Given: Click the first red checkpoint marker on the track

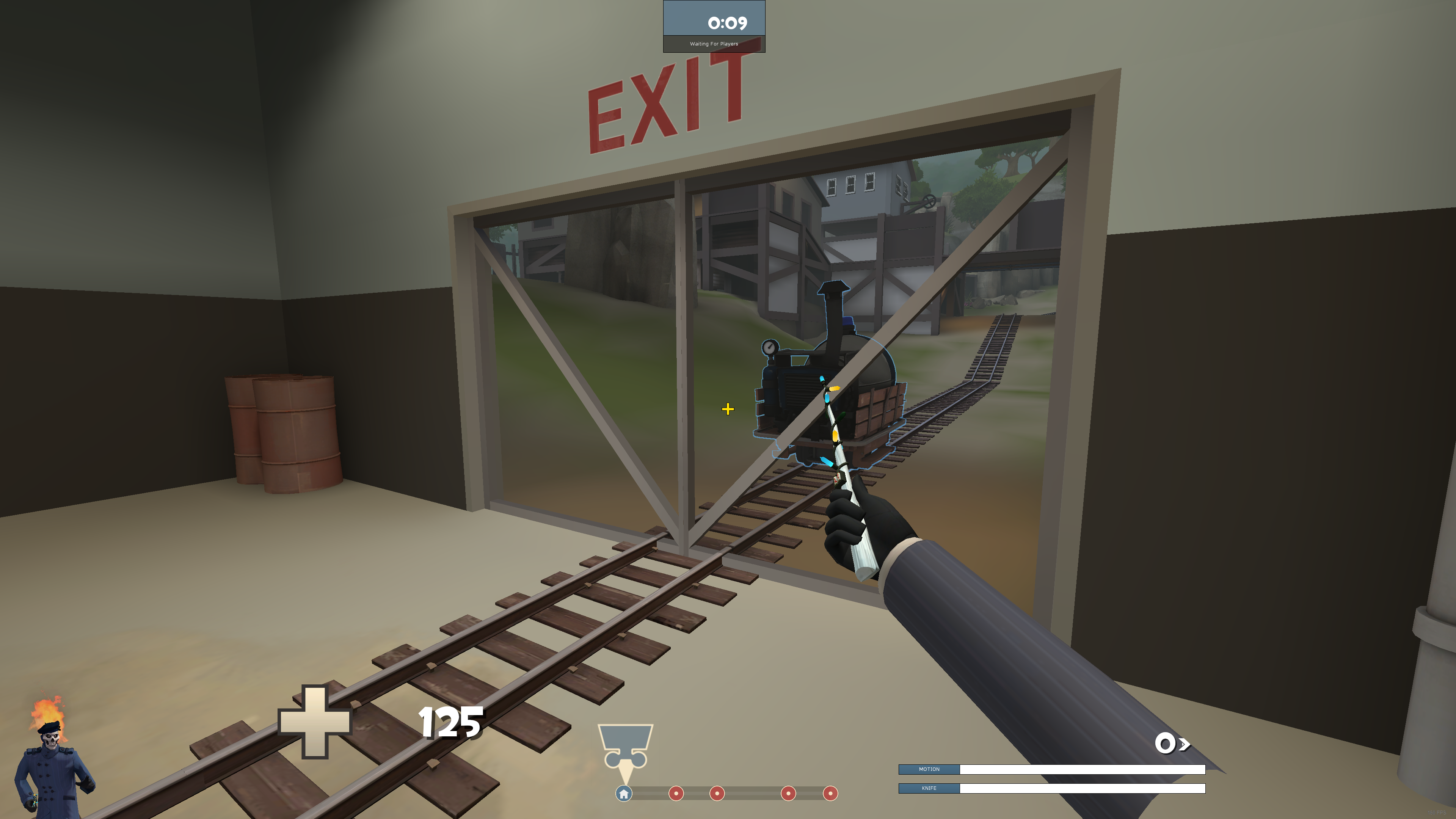Looking at the screenshot, I should [x=676, y=794].
